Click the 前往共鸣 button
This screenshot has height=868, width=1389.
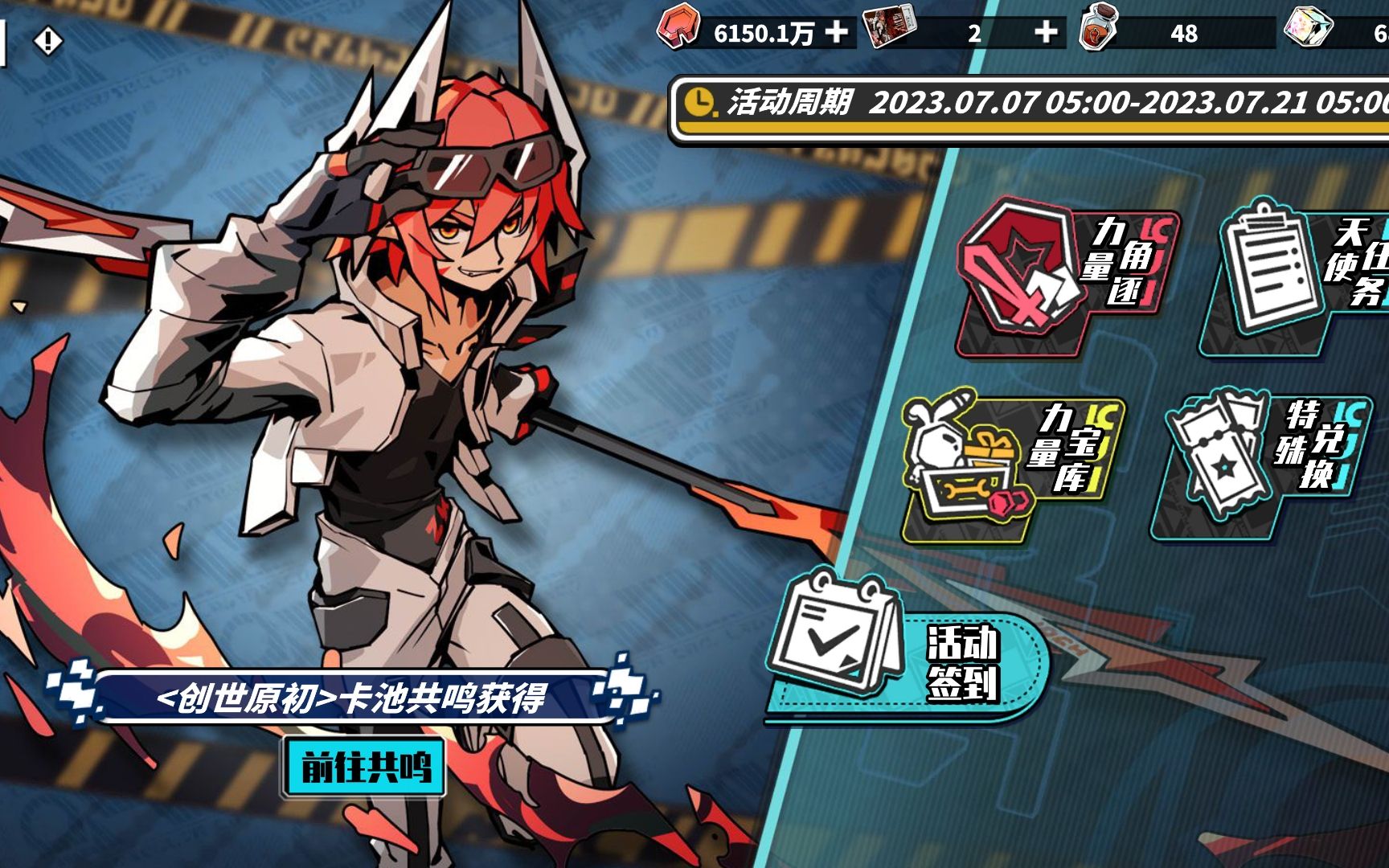click(364, 767)
